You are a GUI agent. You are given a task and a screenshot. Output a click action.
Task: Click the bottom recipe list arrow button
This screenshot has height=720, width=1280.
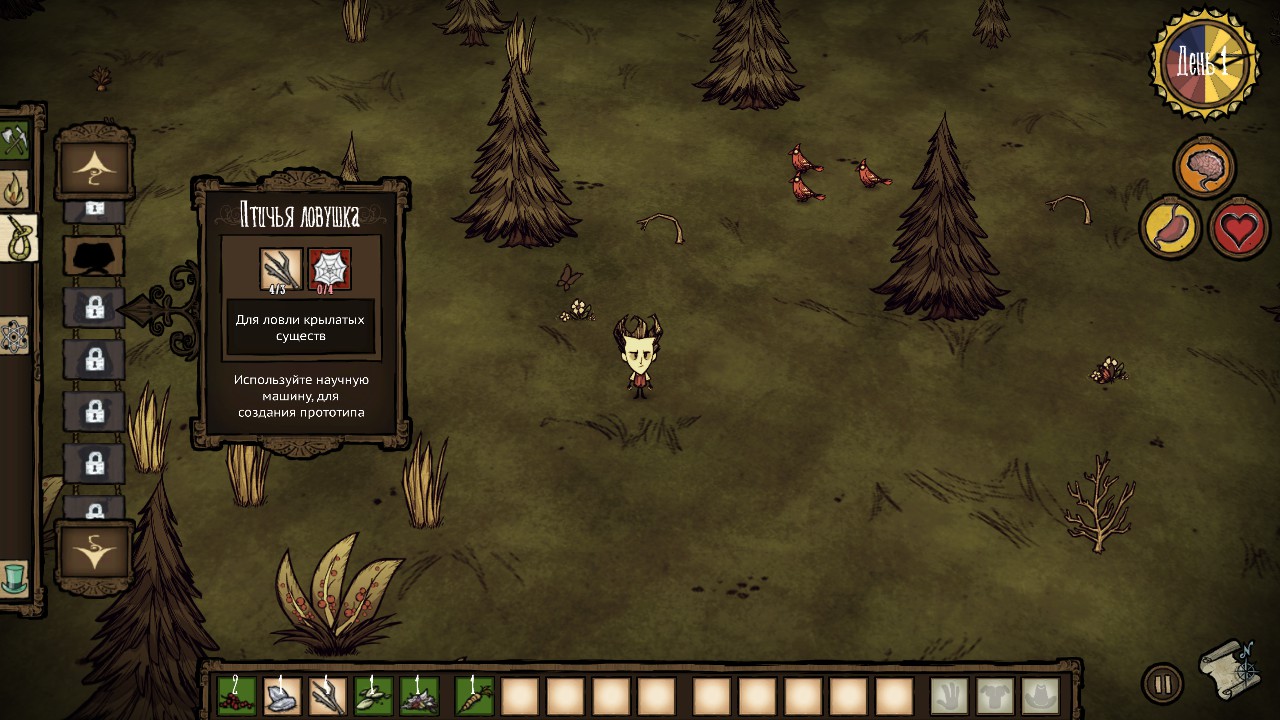(x=94, y=551)
